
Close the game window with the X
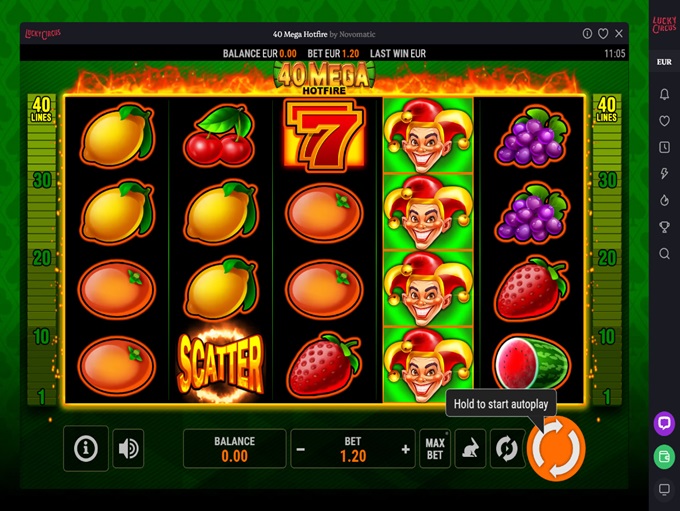[619, 33]
